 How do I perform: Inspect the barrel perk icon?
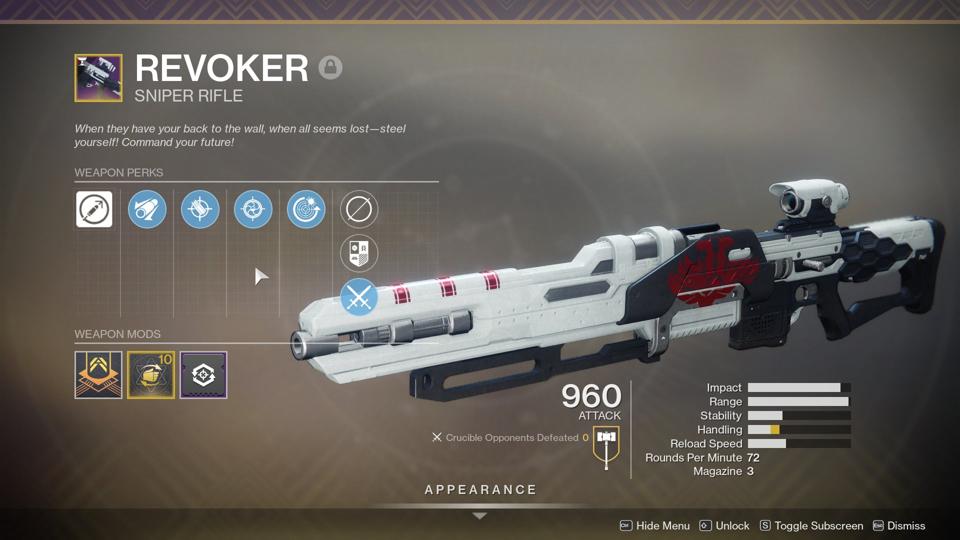[x=147, y=210]
